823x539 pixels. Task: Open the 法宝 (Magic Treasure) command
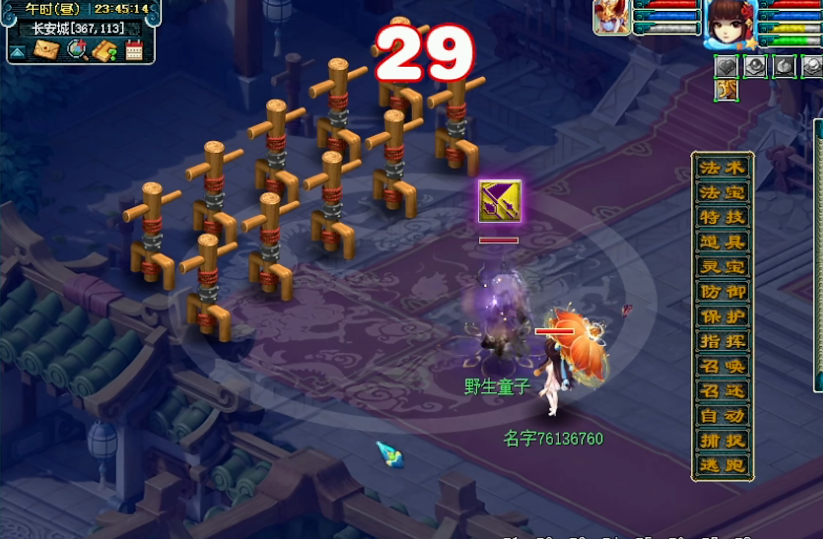pos(722,192)
